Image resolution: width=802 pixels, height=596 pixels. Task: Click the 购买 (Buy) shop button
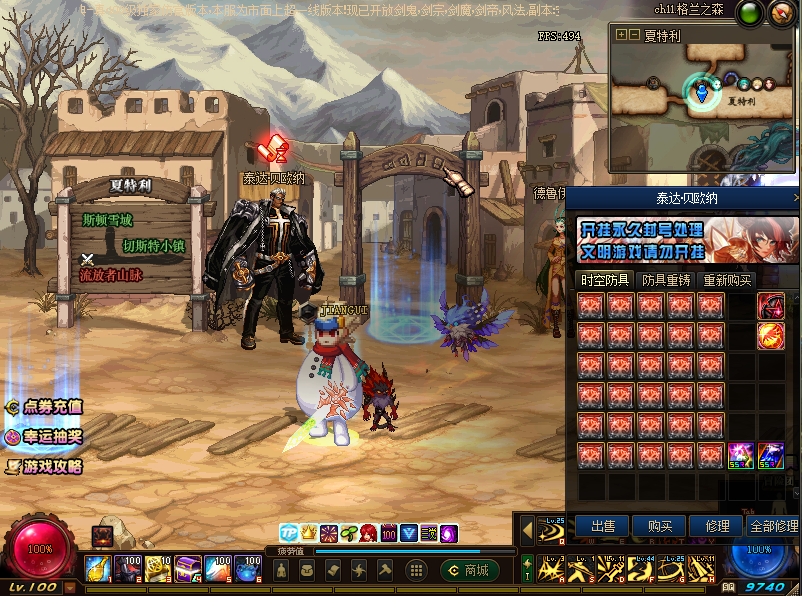(x=659, y=525)
